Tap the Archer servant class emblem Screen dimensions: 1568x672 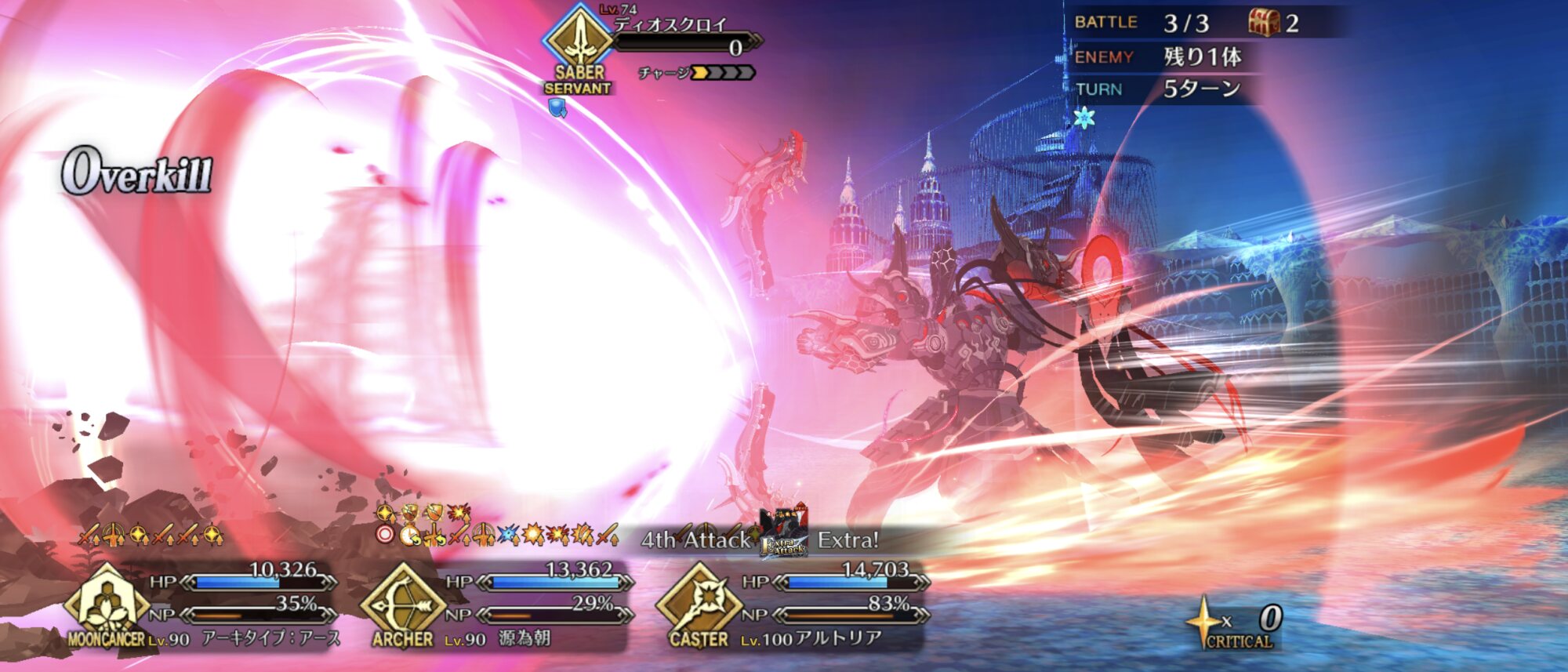pyautogui.click(x=402, y=602)
